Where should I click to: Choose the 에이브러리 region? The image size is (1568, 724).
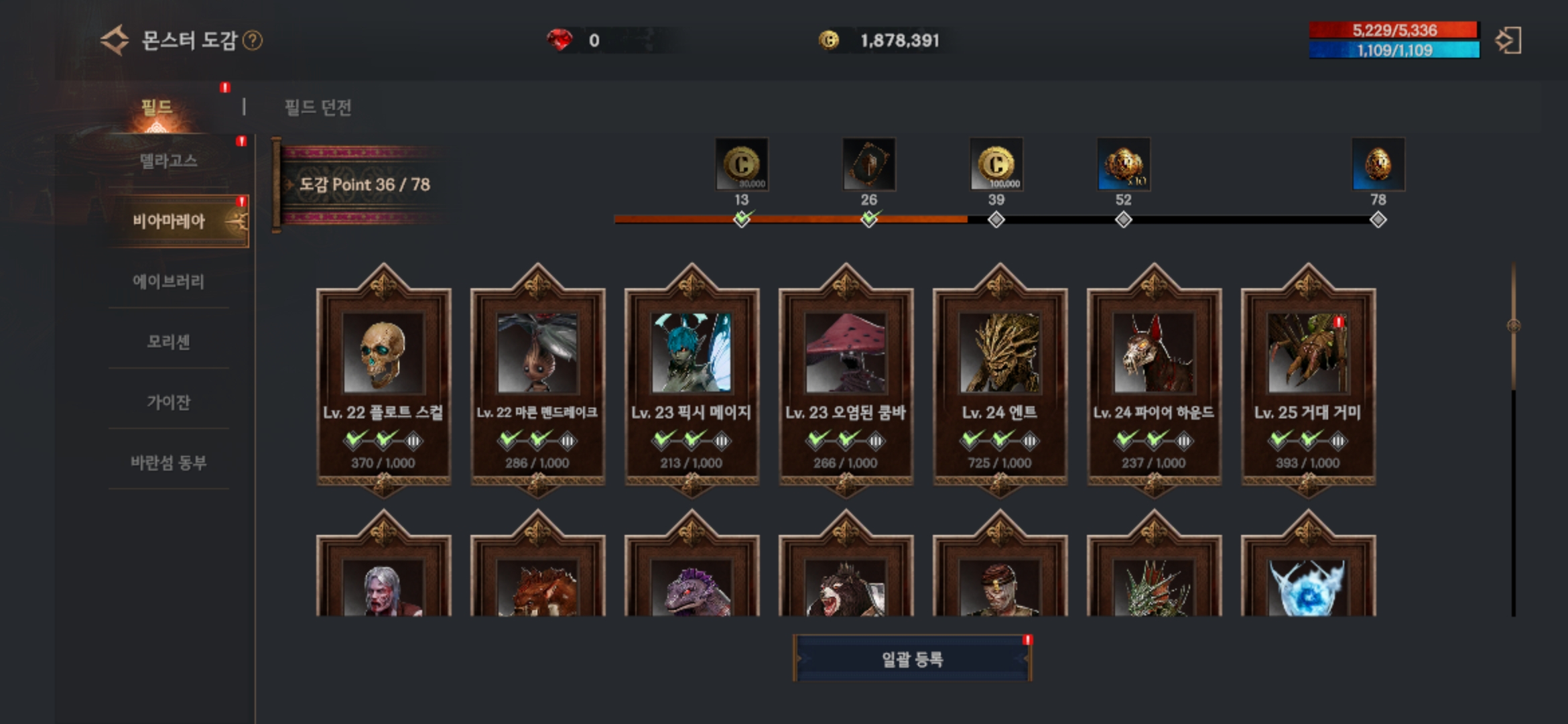point(169,282)
